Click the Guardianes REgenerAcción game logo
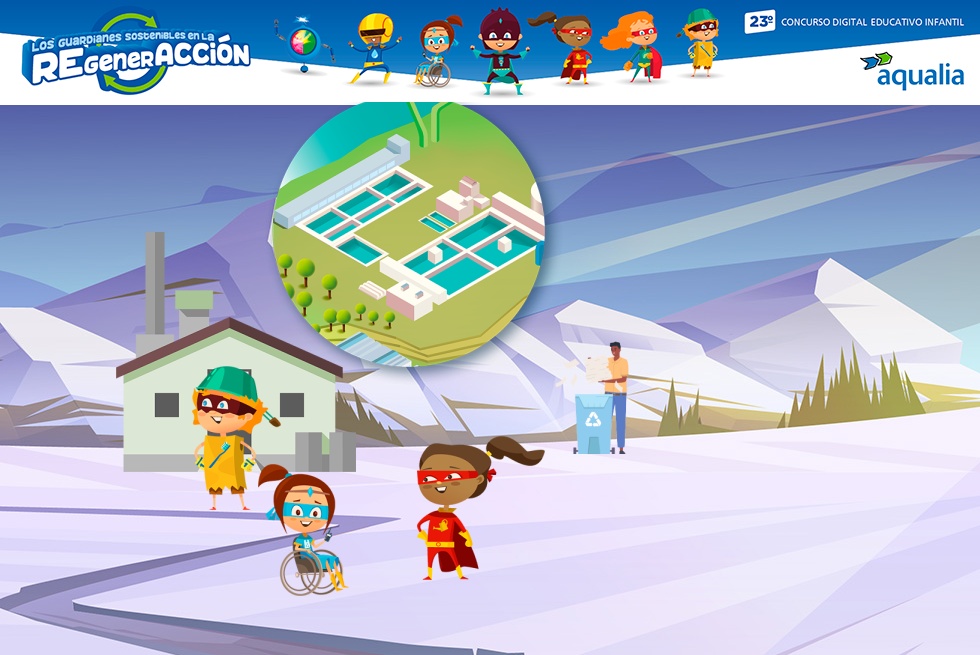 tap(136, 55)
